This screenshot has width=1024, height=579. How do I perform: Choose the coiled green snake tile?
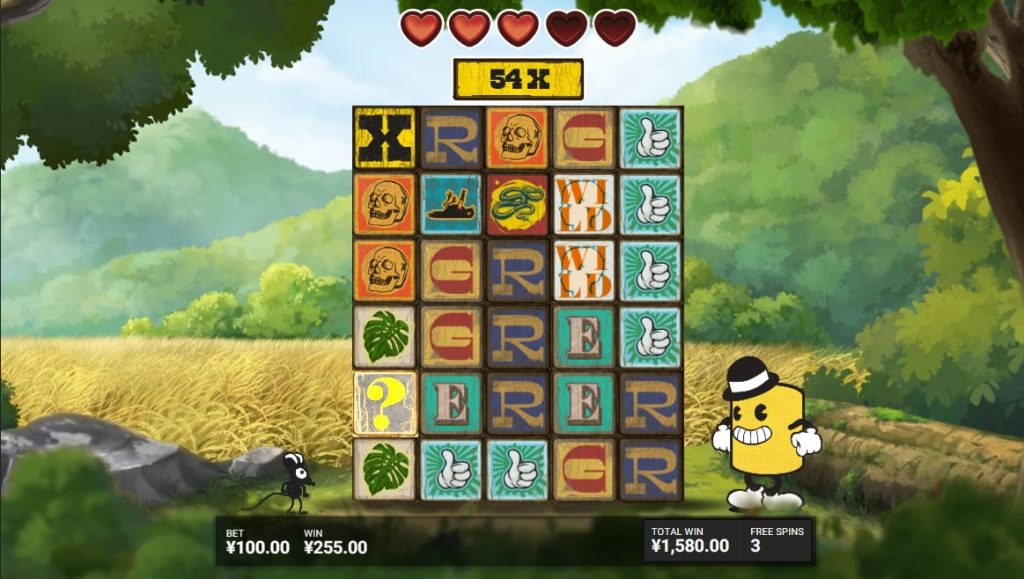click(x=517, y=203)
